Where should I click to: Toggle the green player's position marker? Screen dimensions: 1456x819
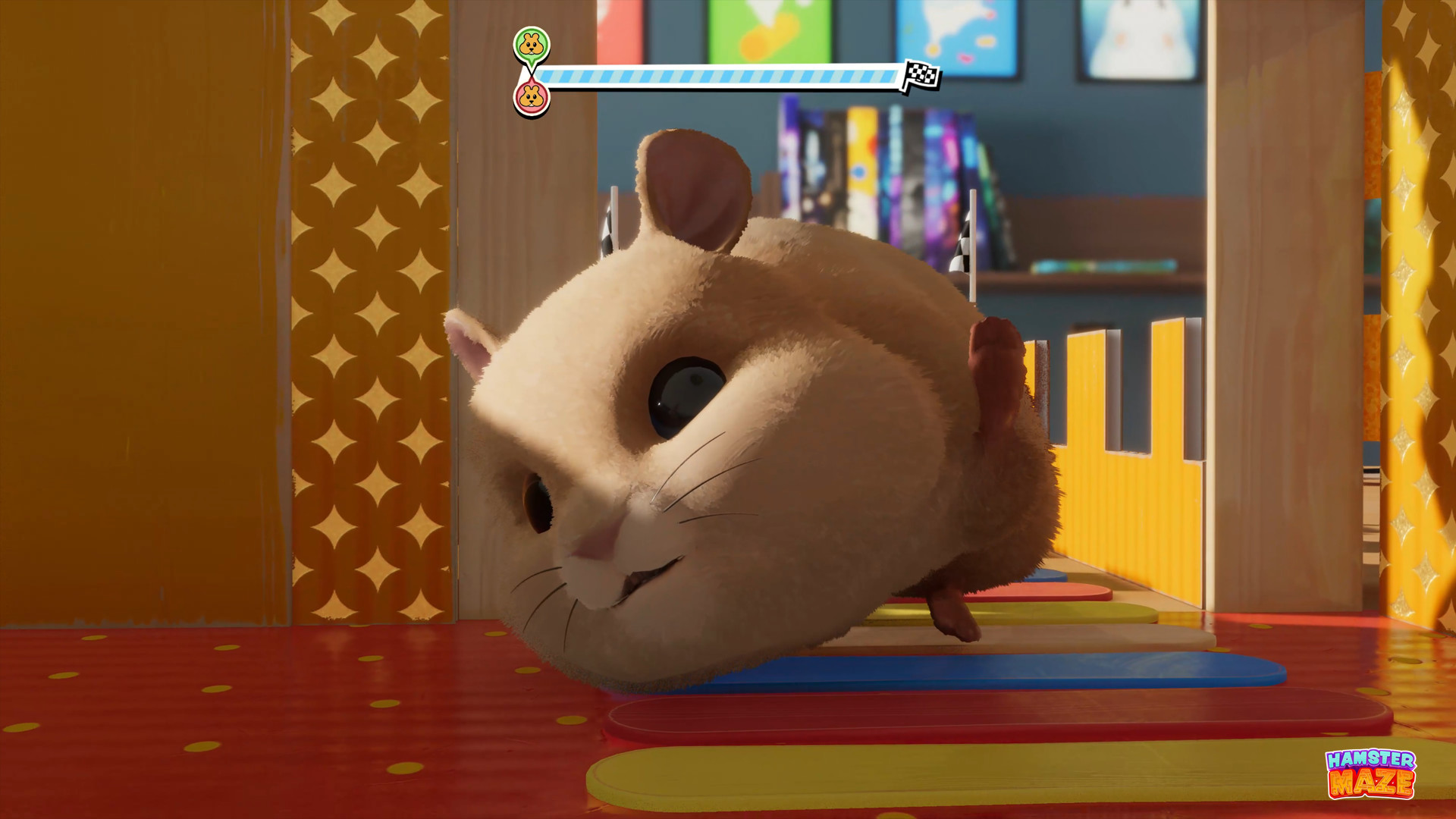click(531, 45)
